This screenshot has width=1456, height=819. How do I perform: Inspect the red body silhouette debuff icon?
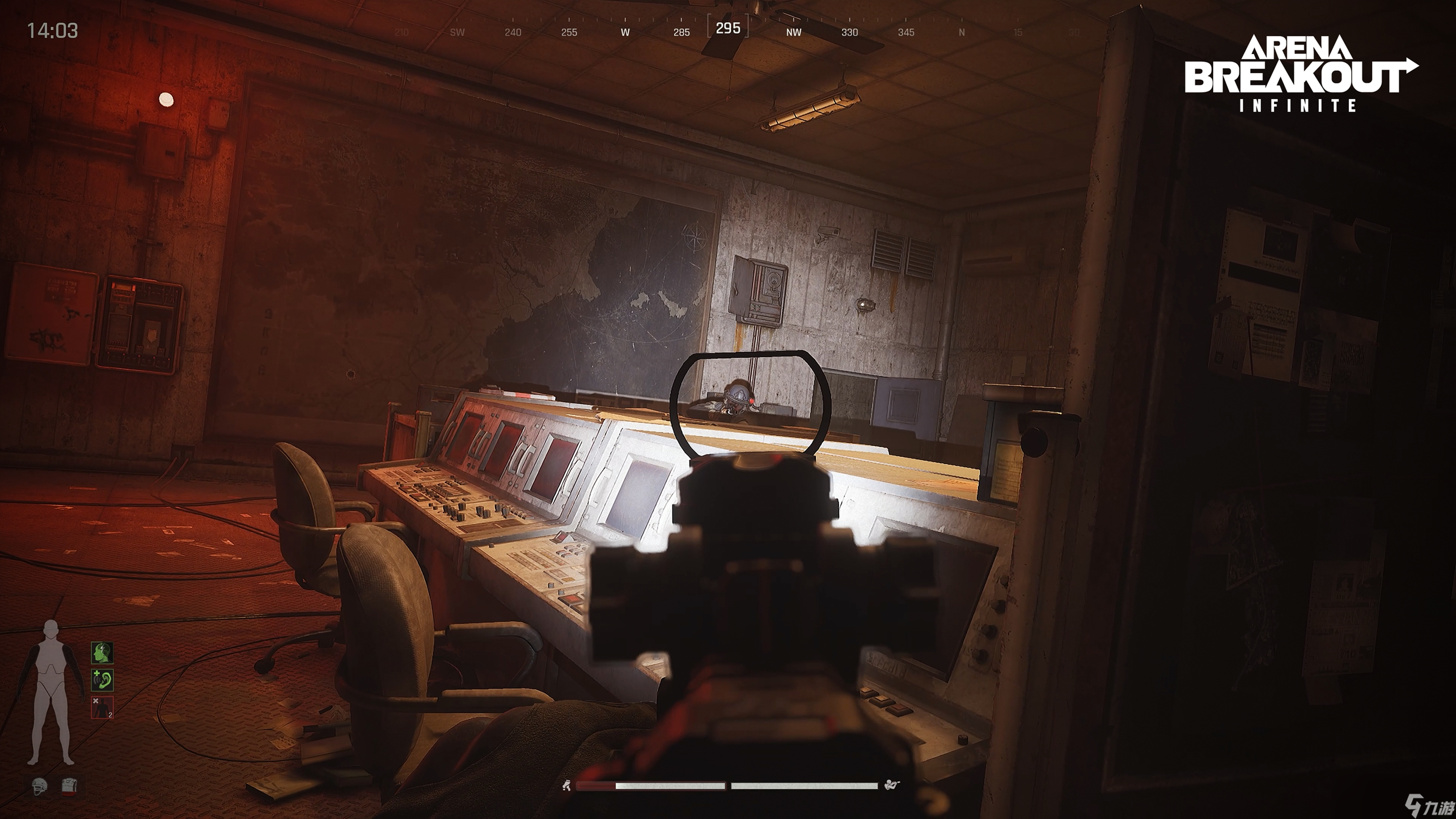tap(102, 708)
